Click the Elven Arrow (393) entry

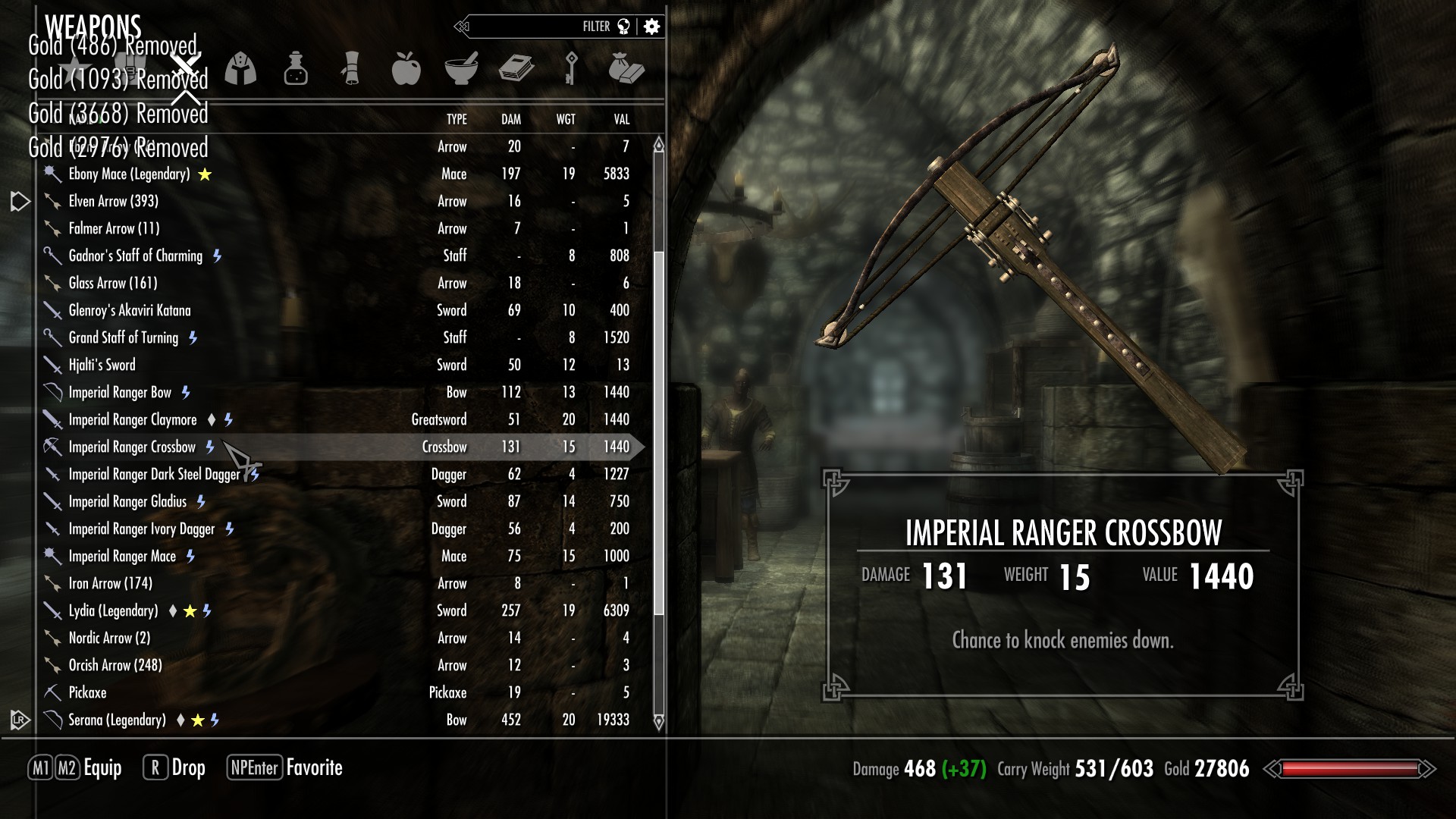coord(114,202)
